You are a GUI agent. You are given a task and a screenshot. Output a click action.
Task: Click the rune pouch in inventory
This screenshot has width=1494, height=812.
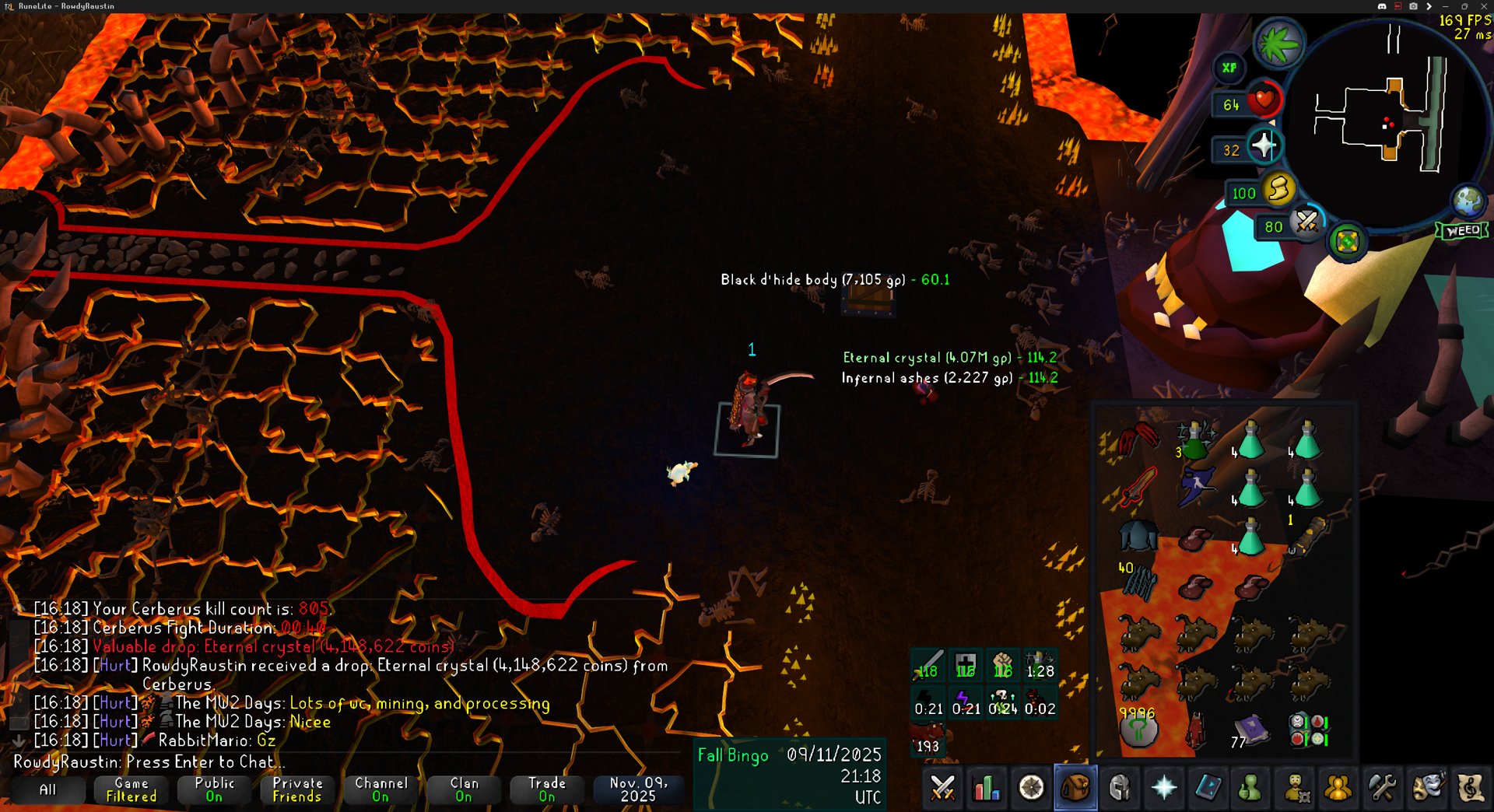1308,731
